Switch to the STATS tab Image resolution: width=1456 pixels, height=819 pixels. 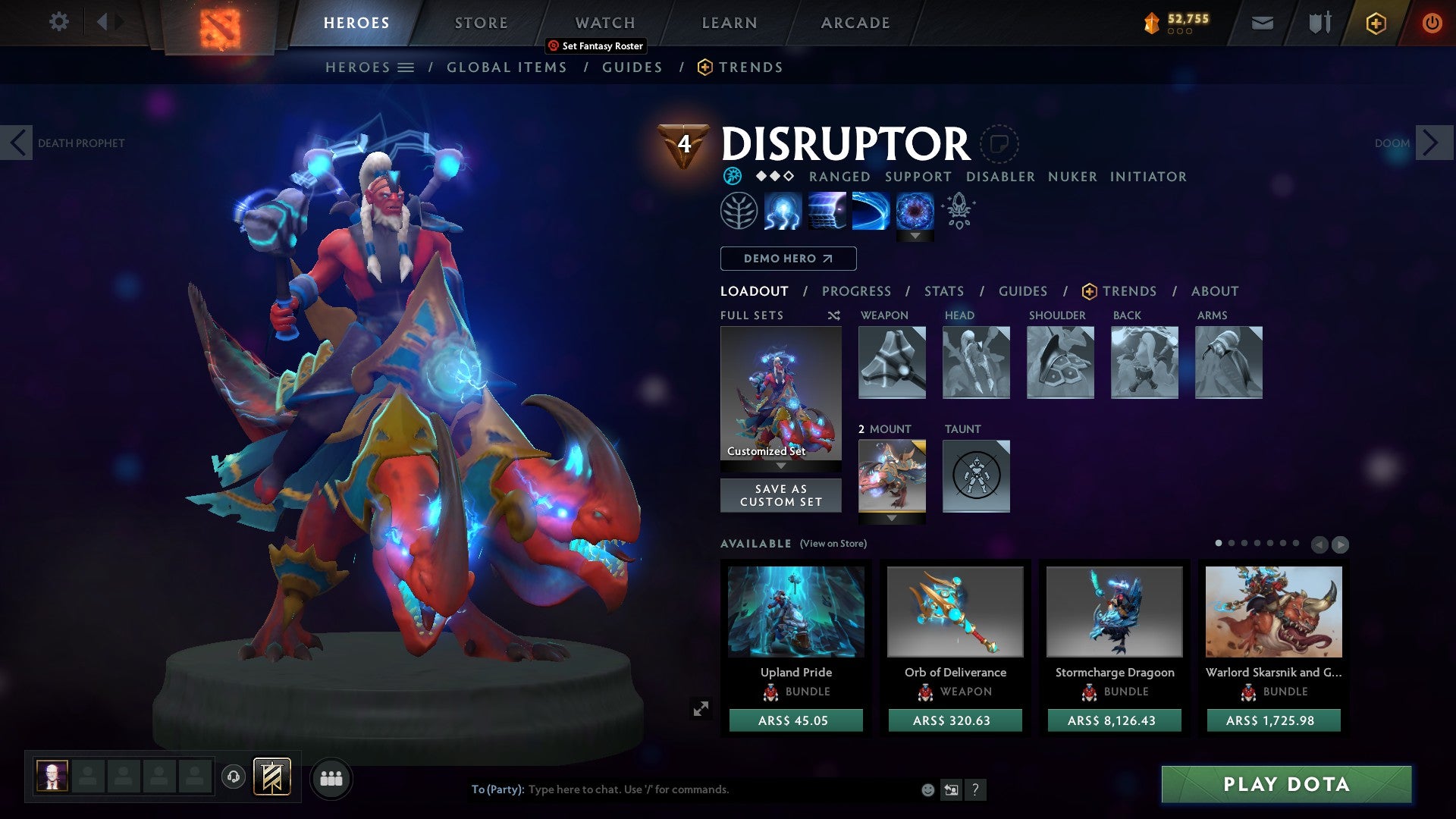pyautogui.click(x=944, y=290)
